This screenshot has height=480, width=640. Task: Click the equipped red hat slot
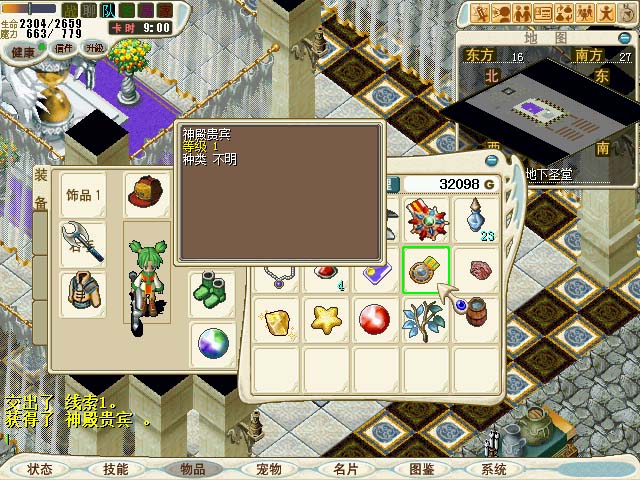pos(146,194)
